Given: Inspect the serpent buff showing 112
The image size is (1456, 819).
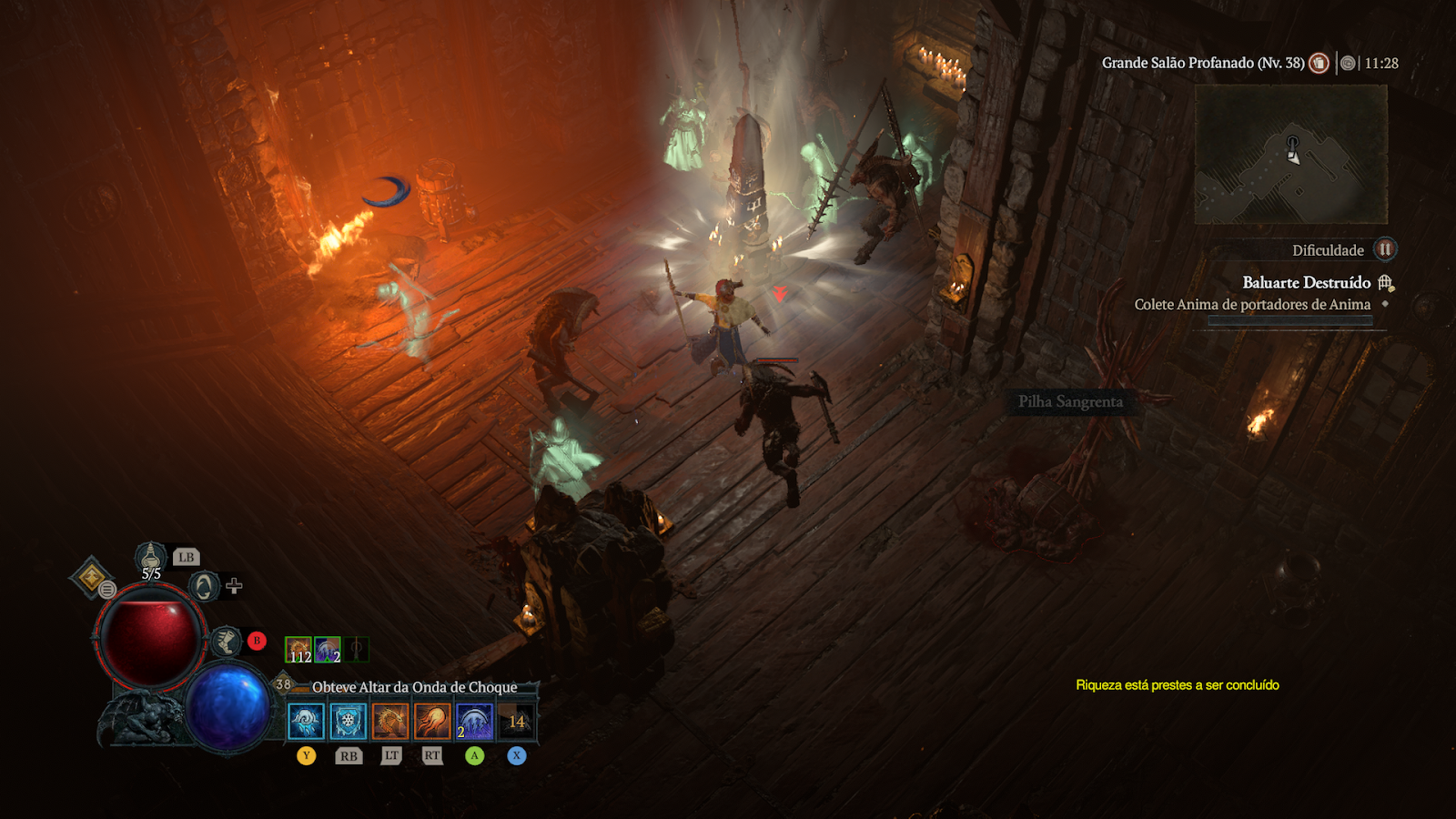Looking at the screenshot, I should coord(298,649).
